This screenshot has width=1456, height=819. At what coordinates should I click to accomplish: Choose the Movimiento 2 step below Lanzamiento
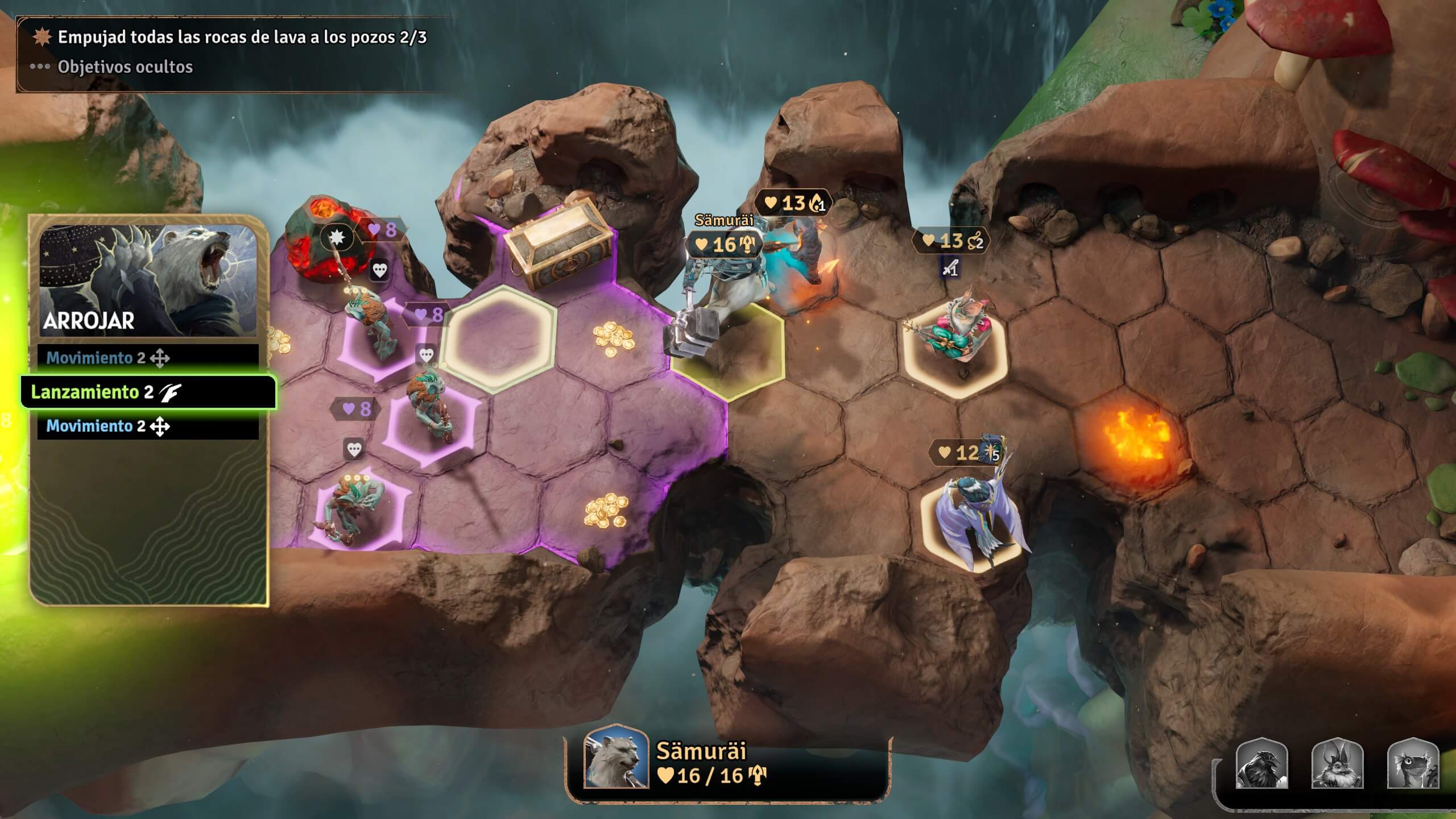click(x=148, y=426)
